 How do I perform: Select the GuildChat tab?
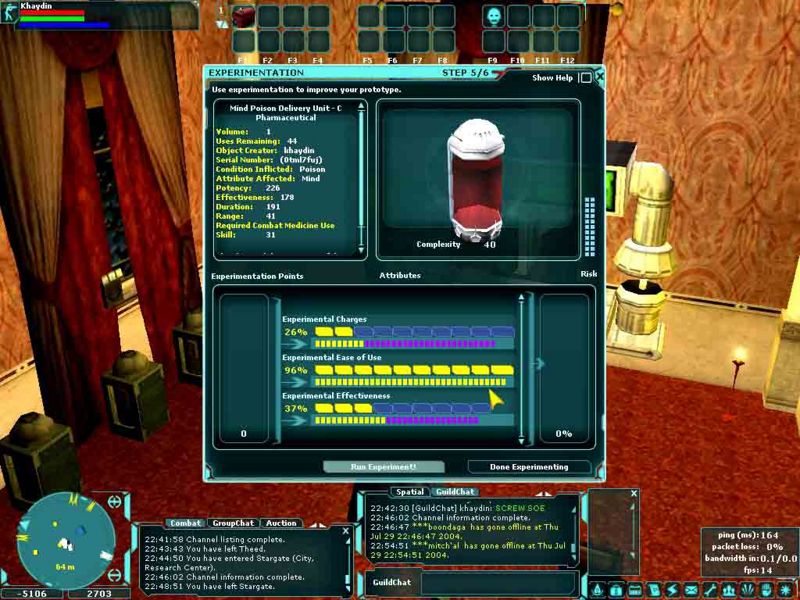click(x=453, y=492)
